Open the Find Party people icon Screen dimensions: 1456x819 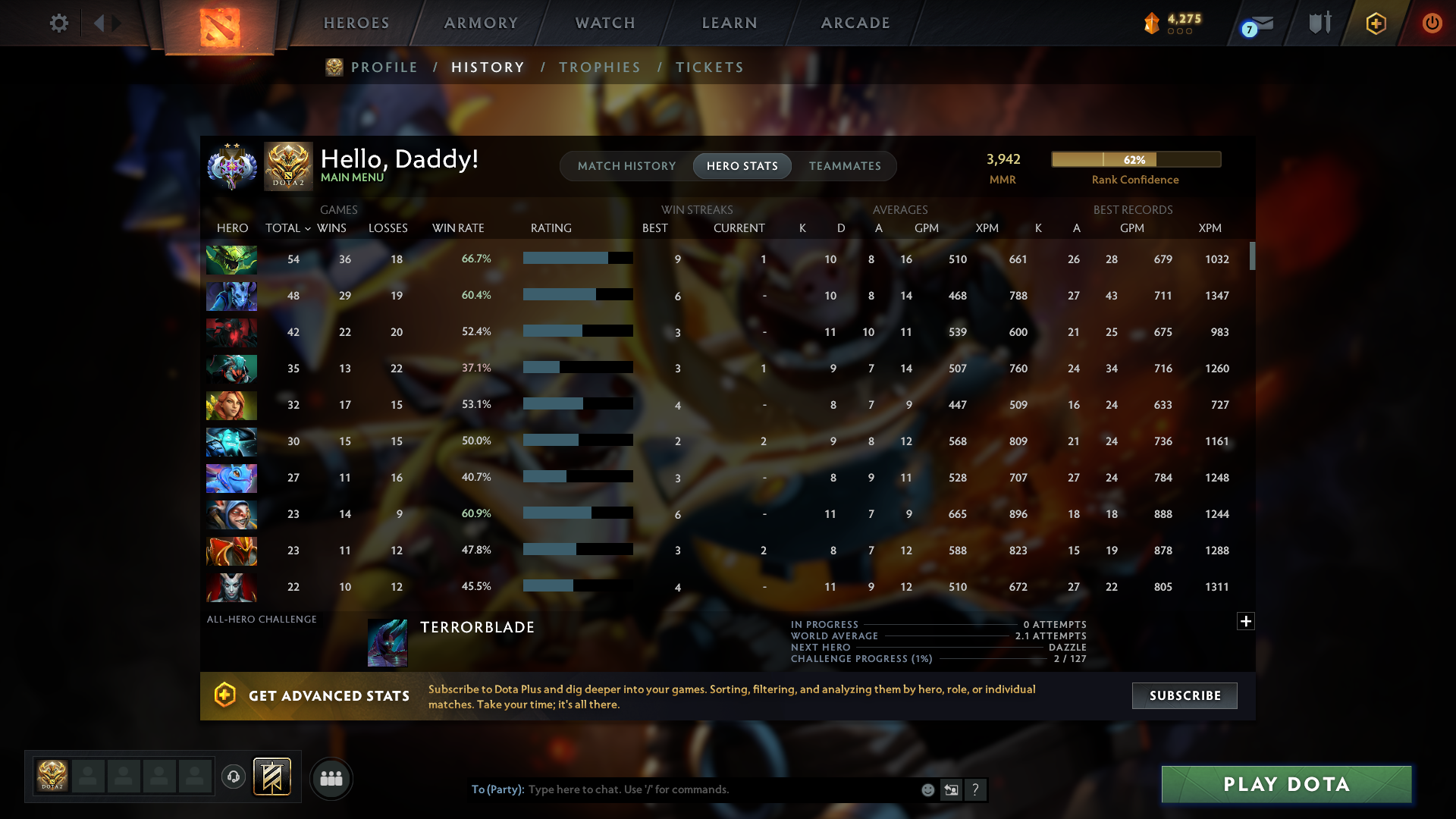331,777
